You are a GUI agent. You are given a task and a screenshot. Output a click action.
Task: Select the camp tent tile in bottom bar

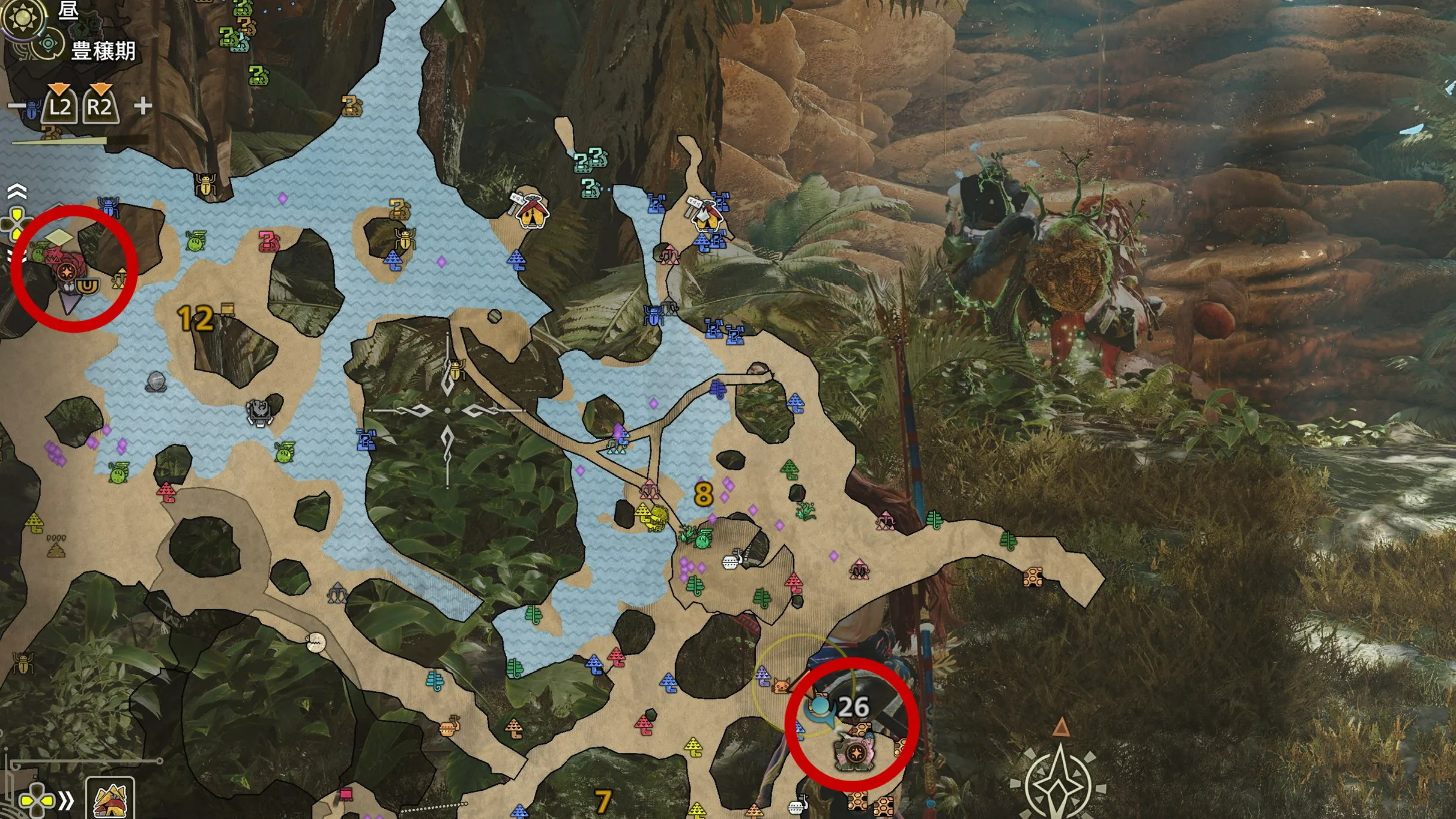click(x=110, y=799)
